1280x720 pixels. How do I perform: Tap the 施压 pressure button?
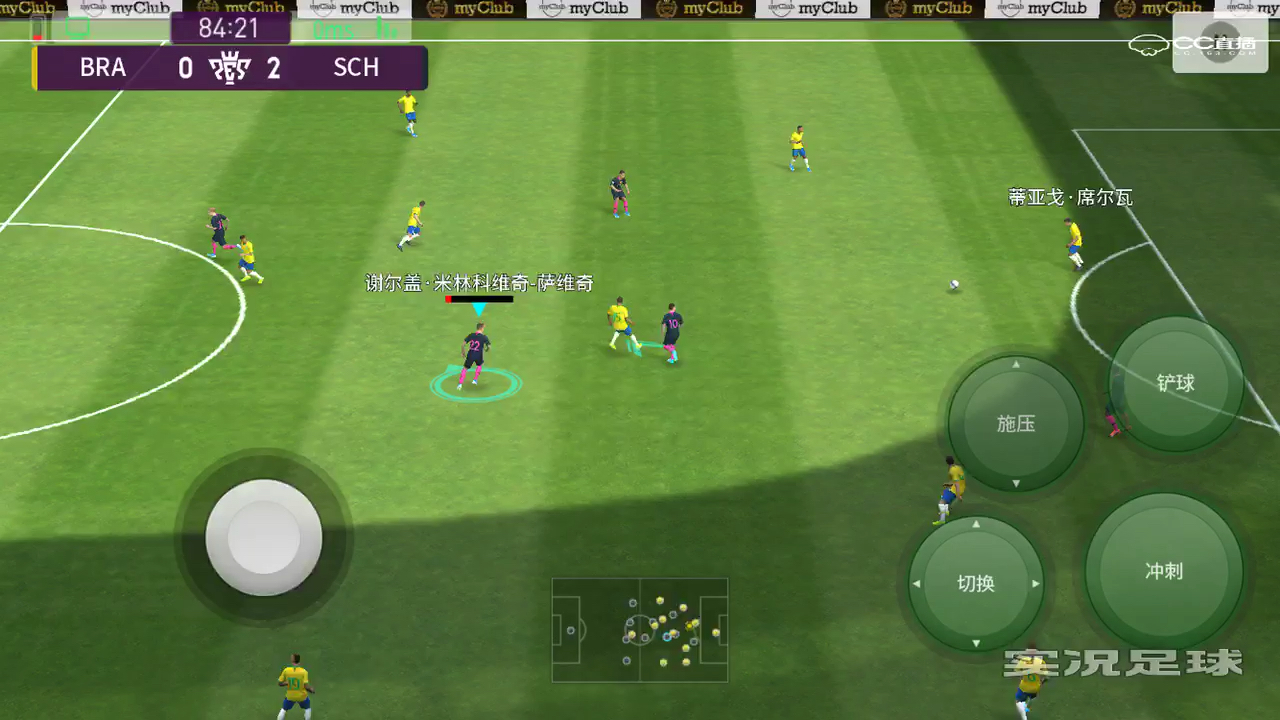(1016, 424)
